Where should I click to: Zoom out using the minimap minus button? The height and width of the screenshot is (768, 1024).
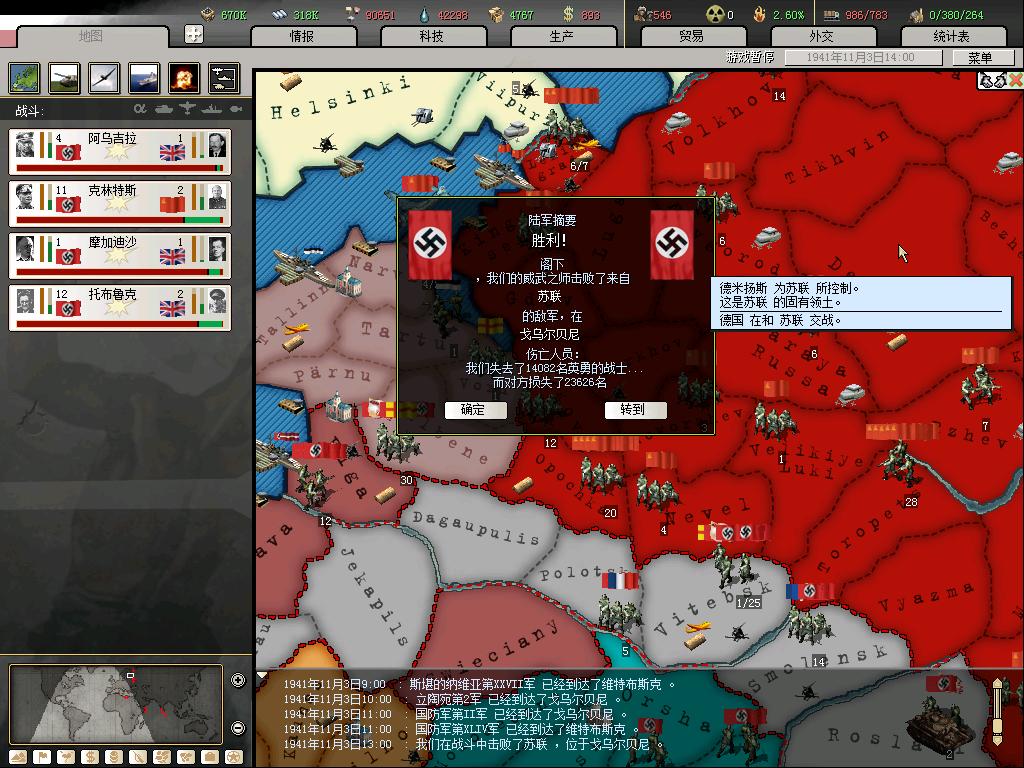(238, 728)
